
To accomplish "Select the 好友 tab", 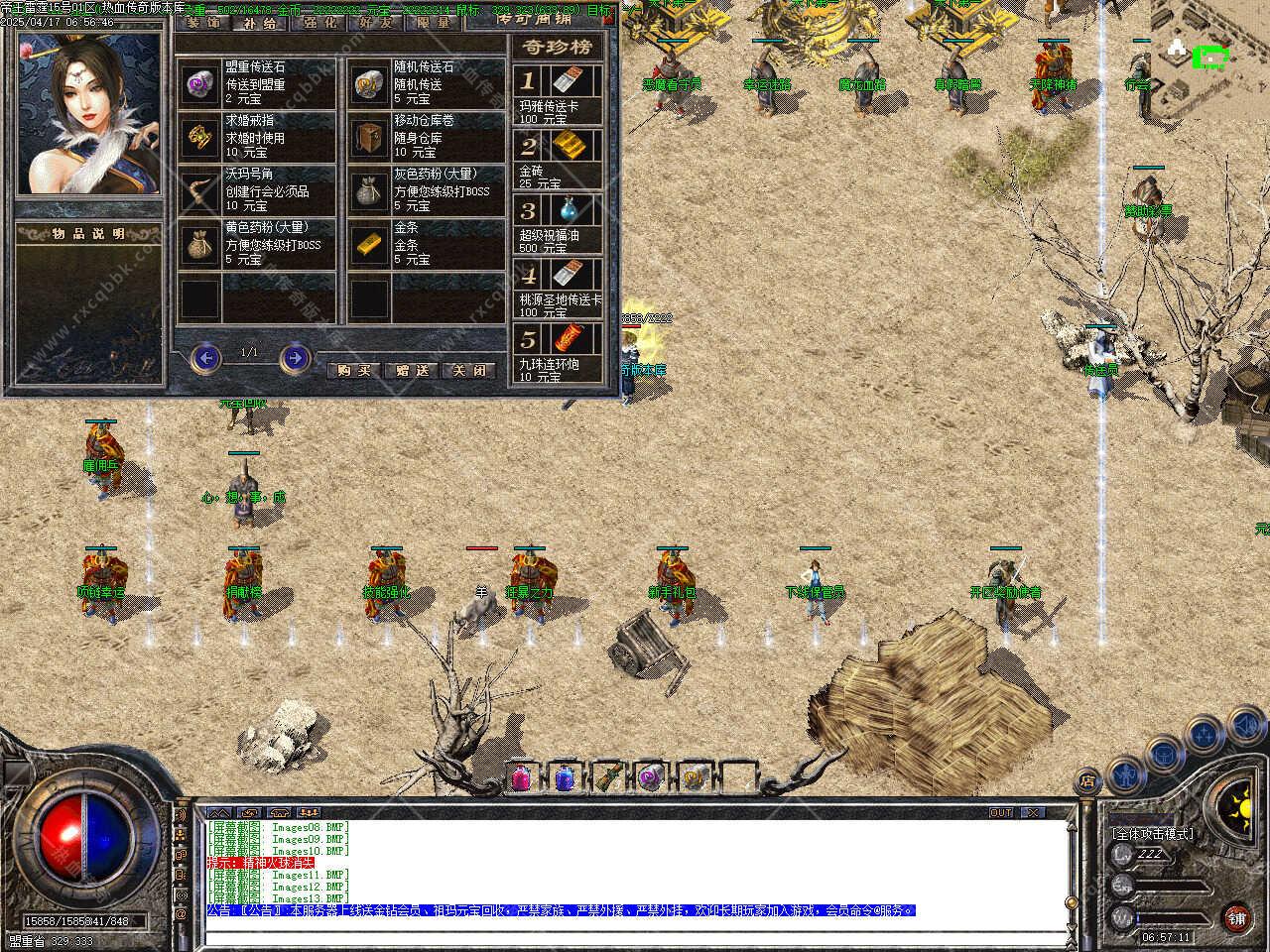I will tap(375, 23).
